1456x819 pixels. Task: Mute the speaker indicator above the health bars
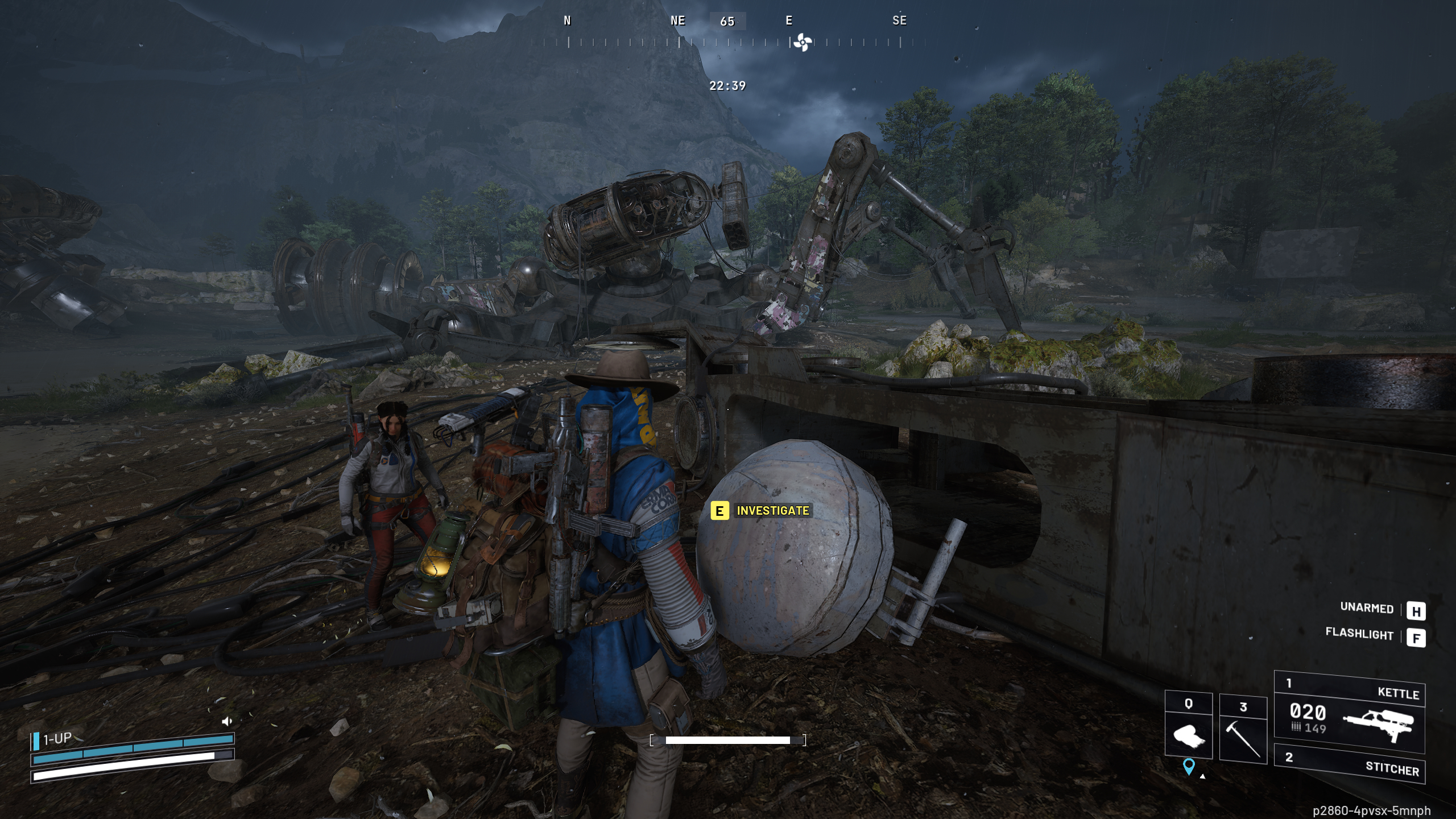227,721
